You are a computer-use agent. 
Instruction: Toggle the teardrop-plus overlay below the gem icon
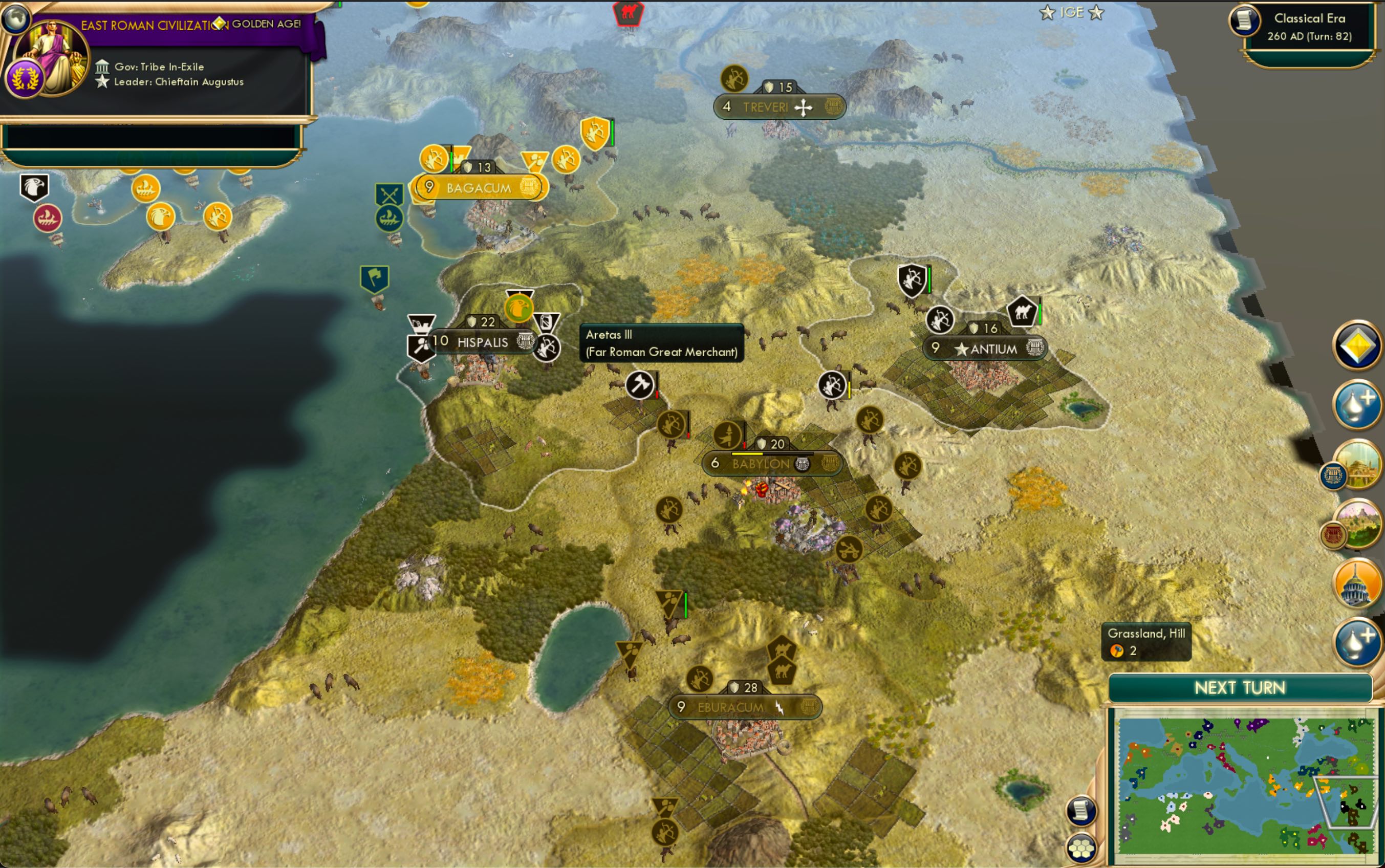click(1356, 404)
